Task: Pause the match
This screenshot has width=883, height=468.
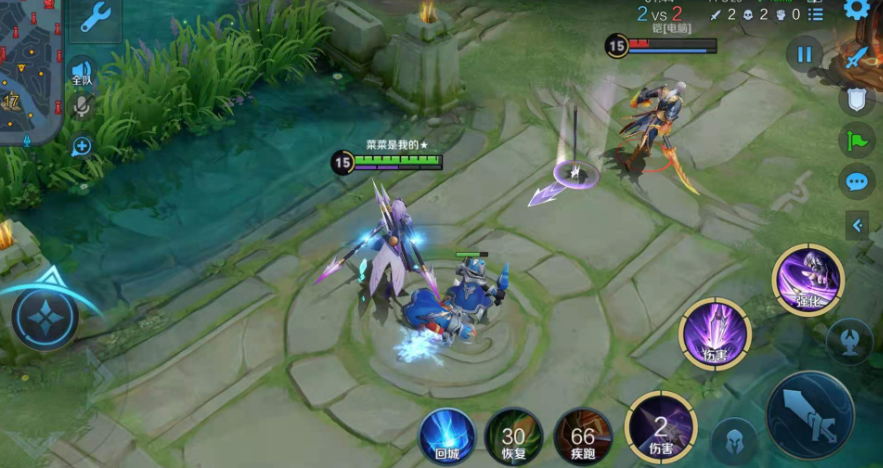Action: pyautogui.click(x=803, y=53)
